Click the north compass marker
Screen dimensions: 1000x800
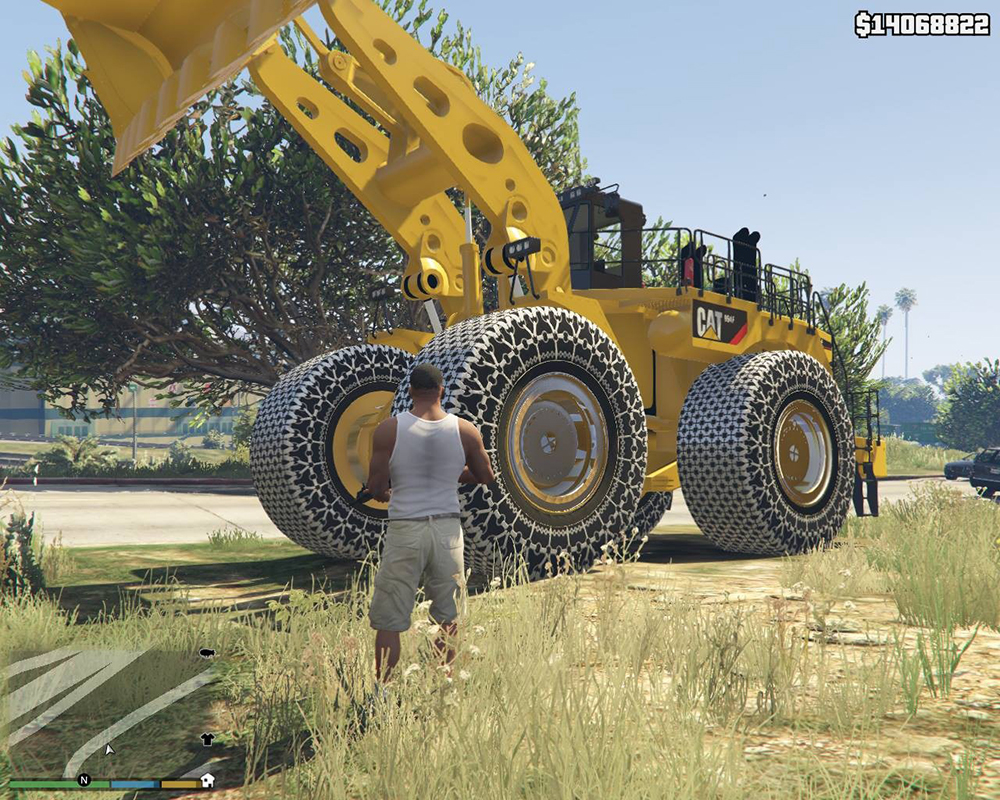[x=84, y=780]
